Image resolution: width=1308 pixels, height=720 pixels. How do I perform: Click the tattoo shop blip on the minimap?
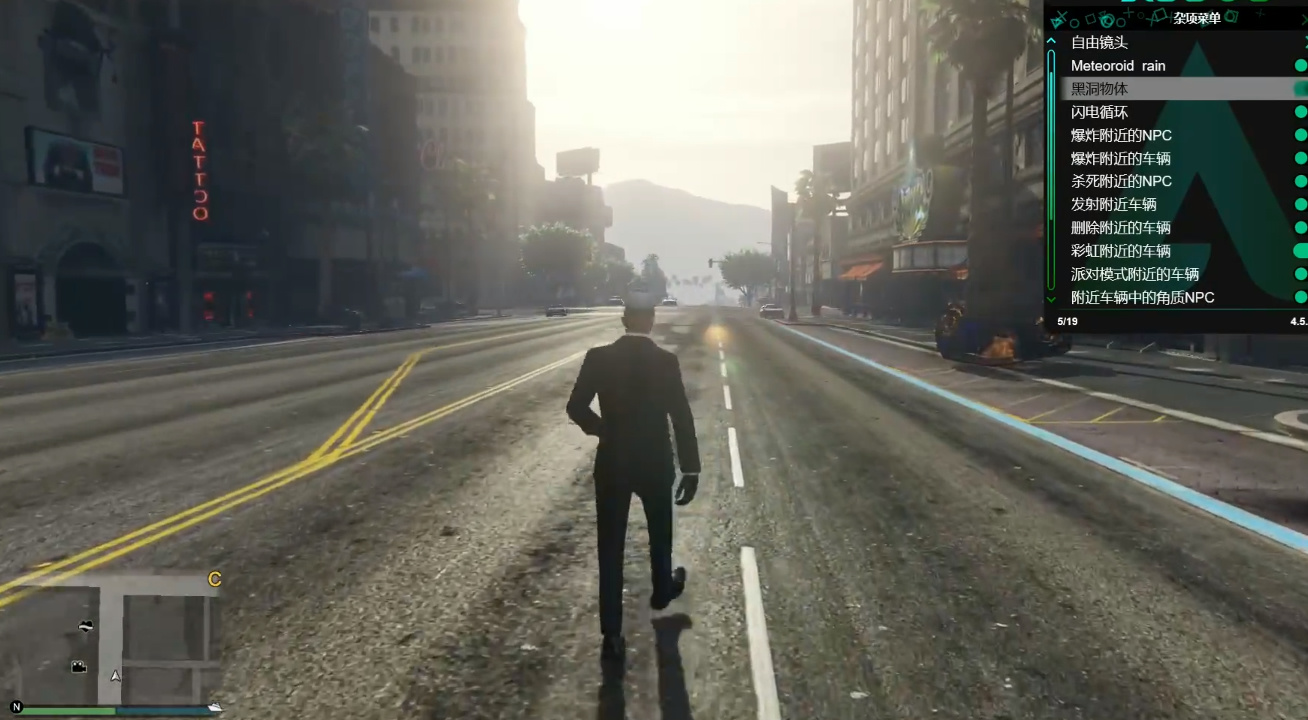(86, 626)
